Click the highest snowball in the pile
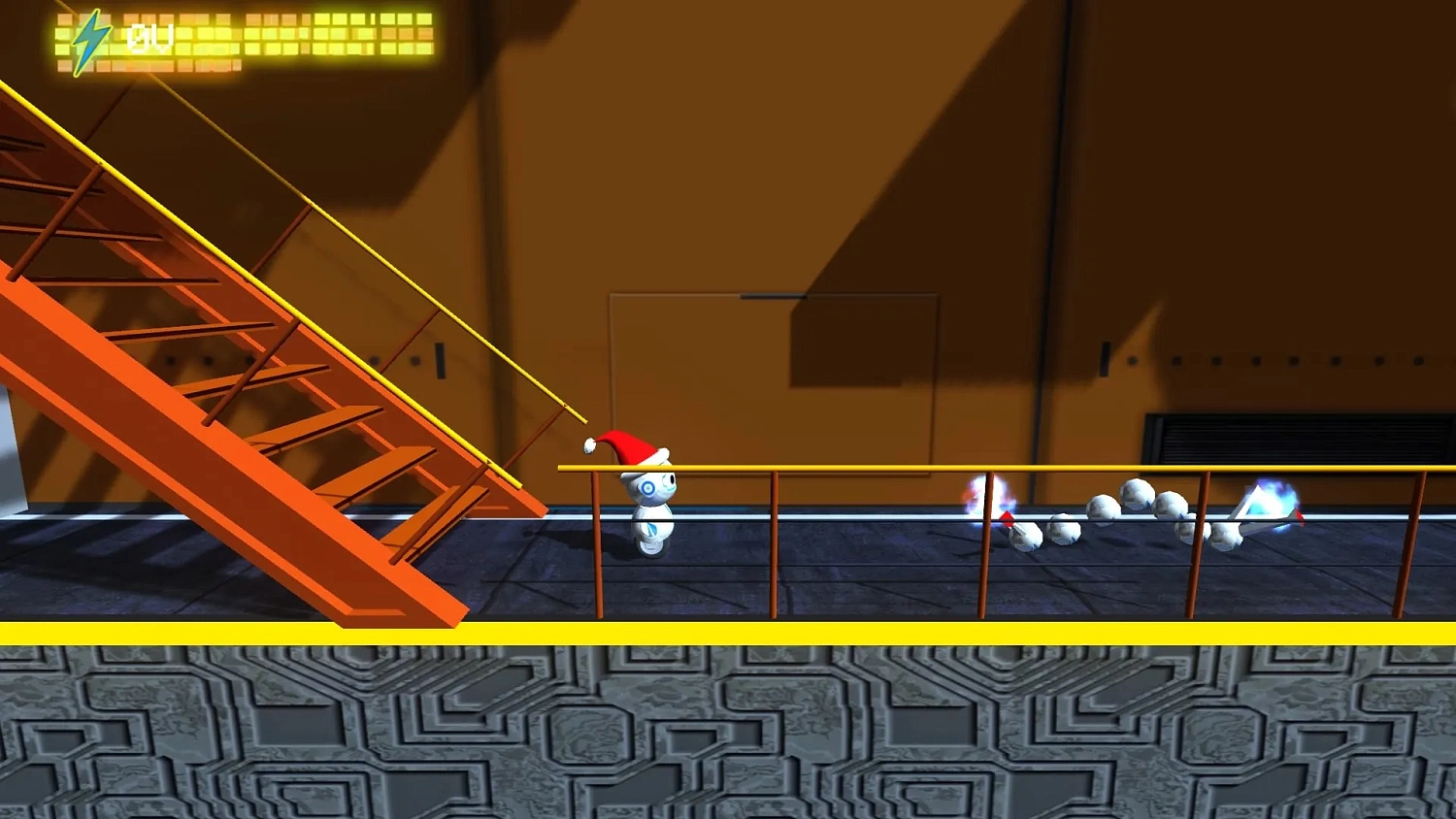1456x819 pixels. (x=1136, y=492)
